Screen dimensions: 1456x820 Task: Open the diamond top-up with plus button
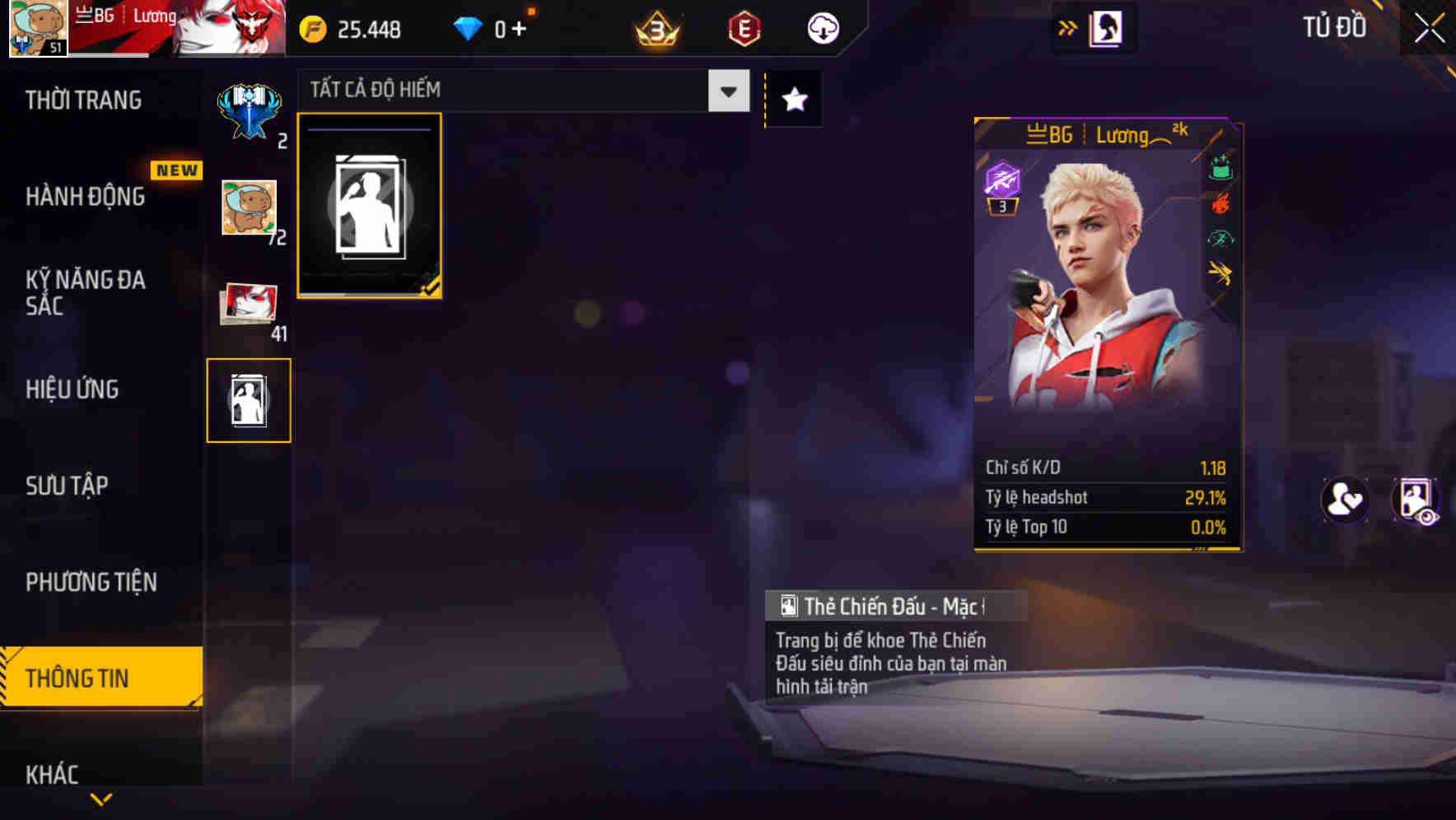click(519, 27)
